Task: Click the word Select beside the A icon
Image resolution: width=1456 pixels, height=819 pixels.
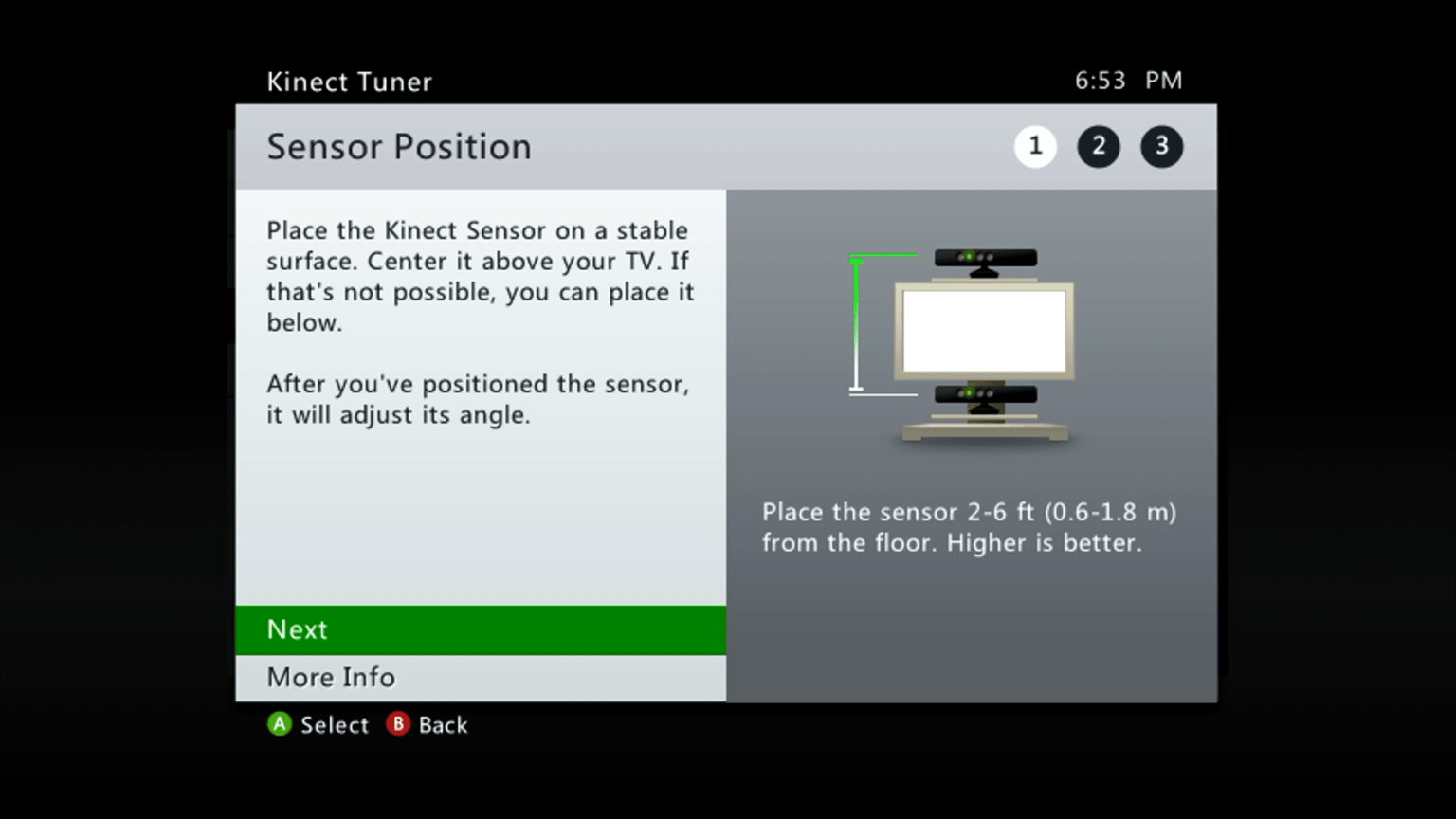Action: [335, 725]
